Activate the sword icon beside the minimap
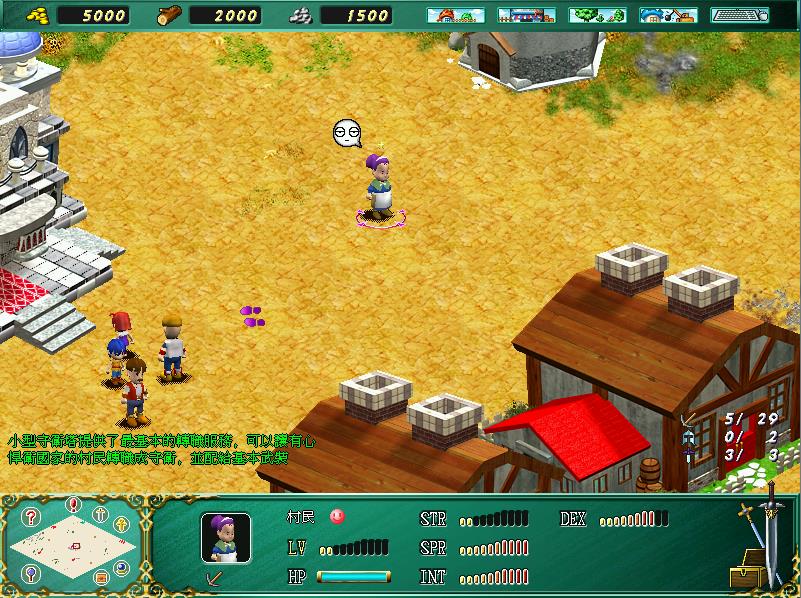The image size is (801, 598). point(100,515)
